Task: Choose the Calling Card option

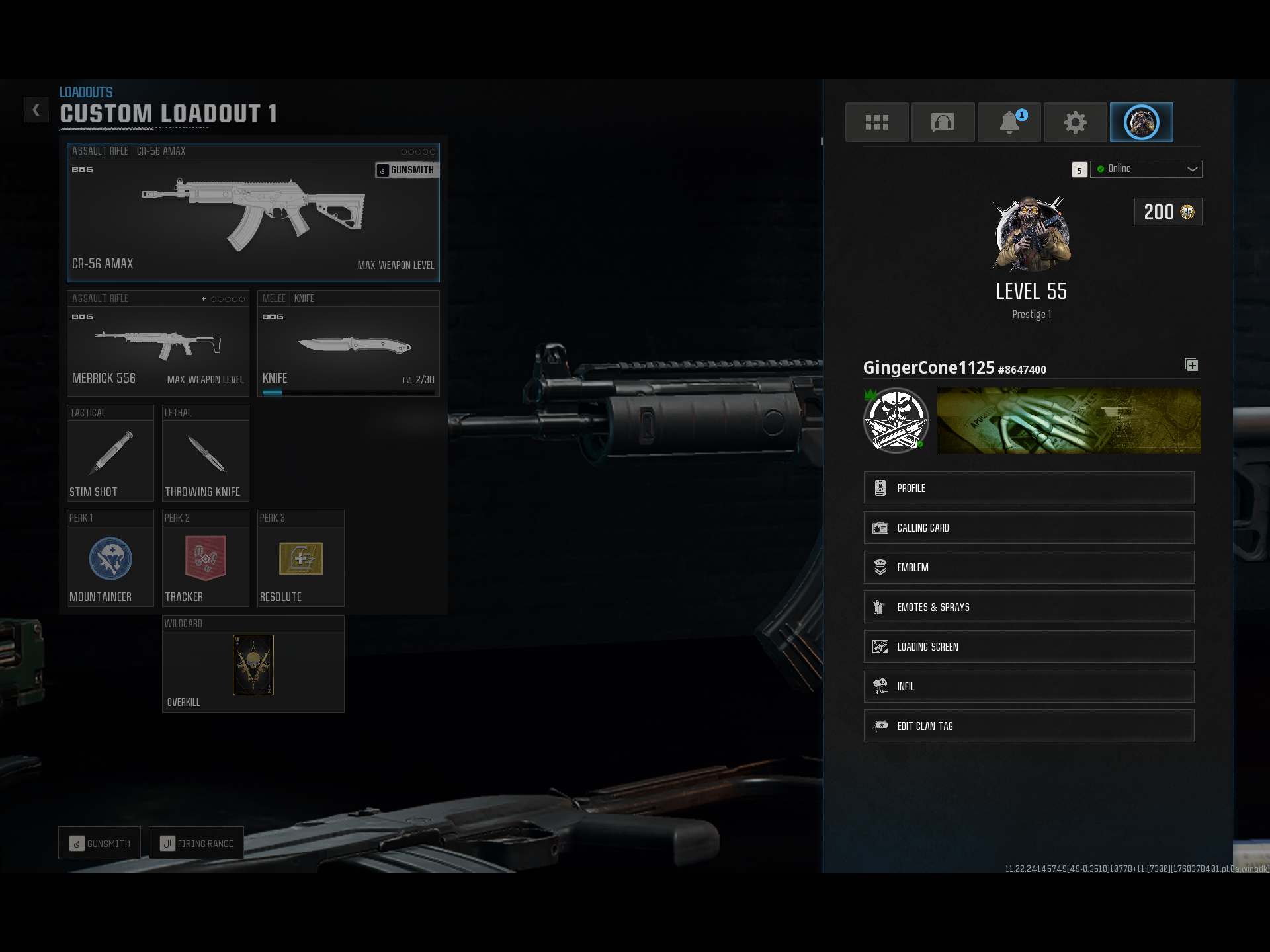Action: (x=1028, y=528)
